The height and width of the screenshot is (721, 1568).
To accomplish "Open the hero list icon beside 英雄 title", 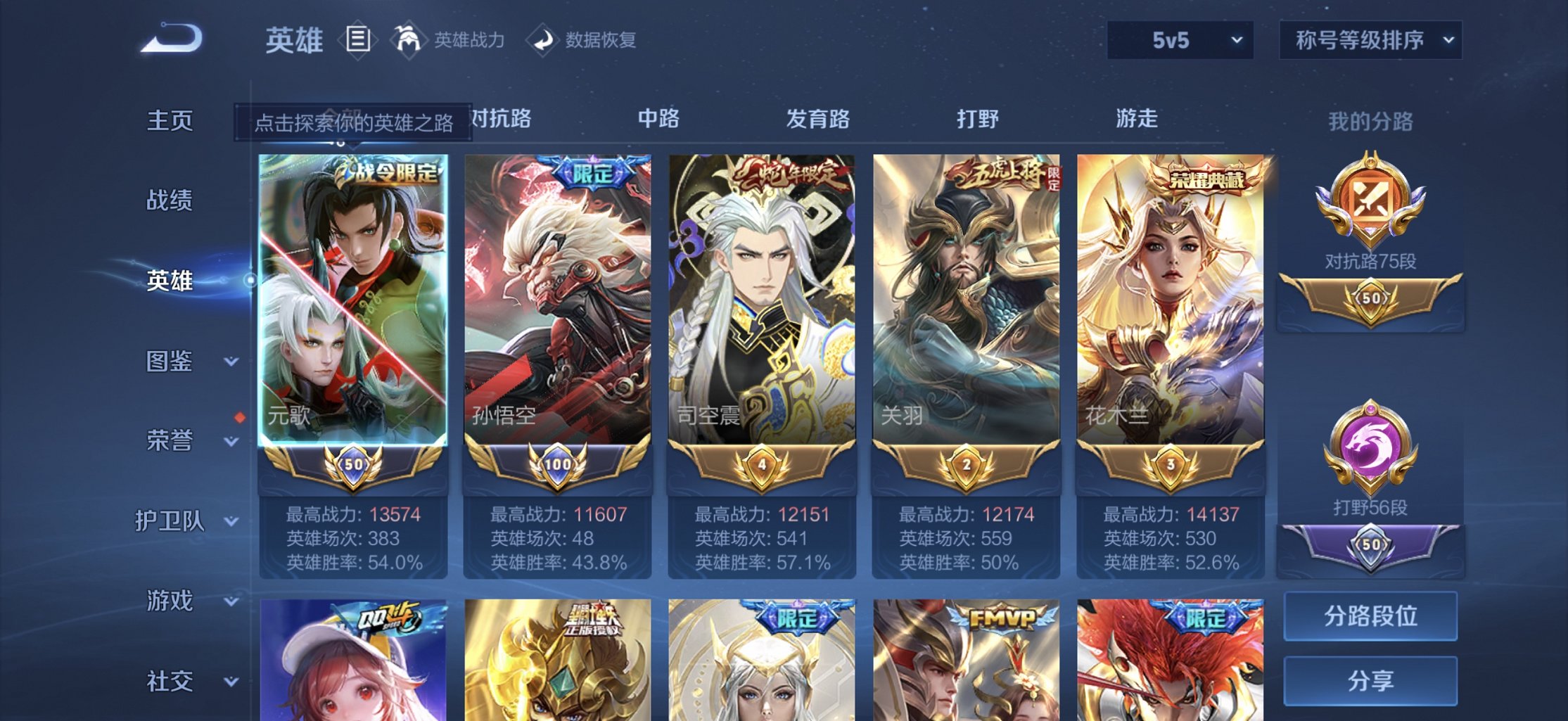I will click(359, 39).
